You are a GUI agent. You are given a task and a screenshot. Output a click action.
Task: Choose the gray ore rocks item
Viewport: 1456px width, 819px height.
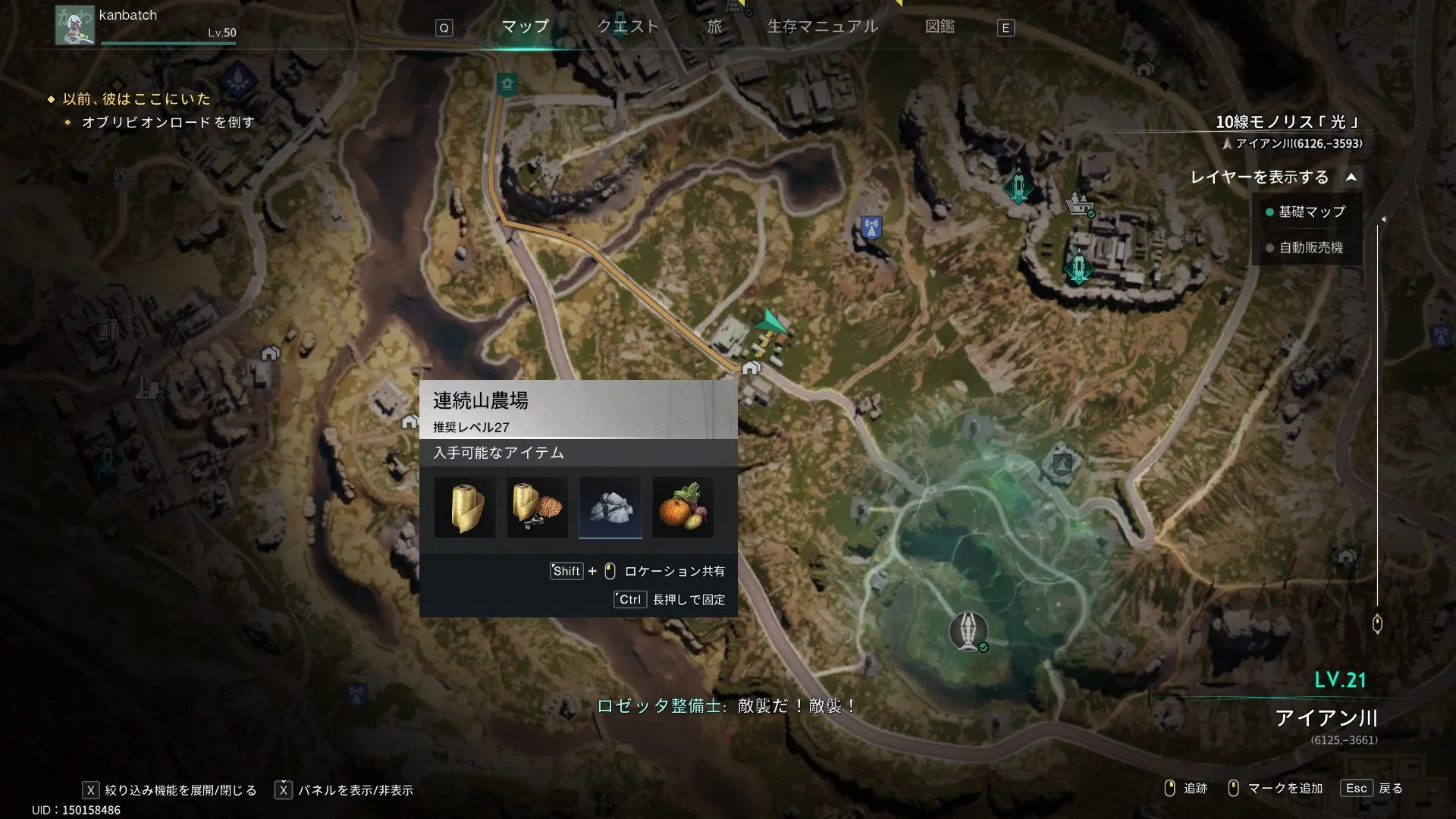(610, 507)
